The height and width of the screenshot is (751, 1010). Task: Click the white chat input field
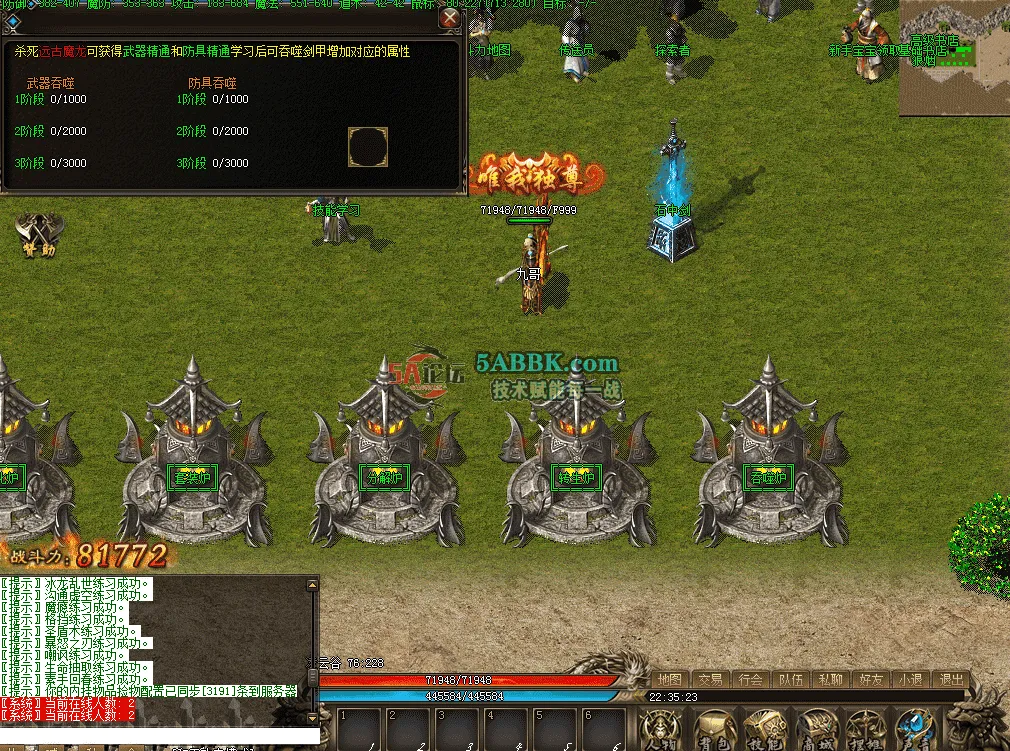pos(160,737)
